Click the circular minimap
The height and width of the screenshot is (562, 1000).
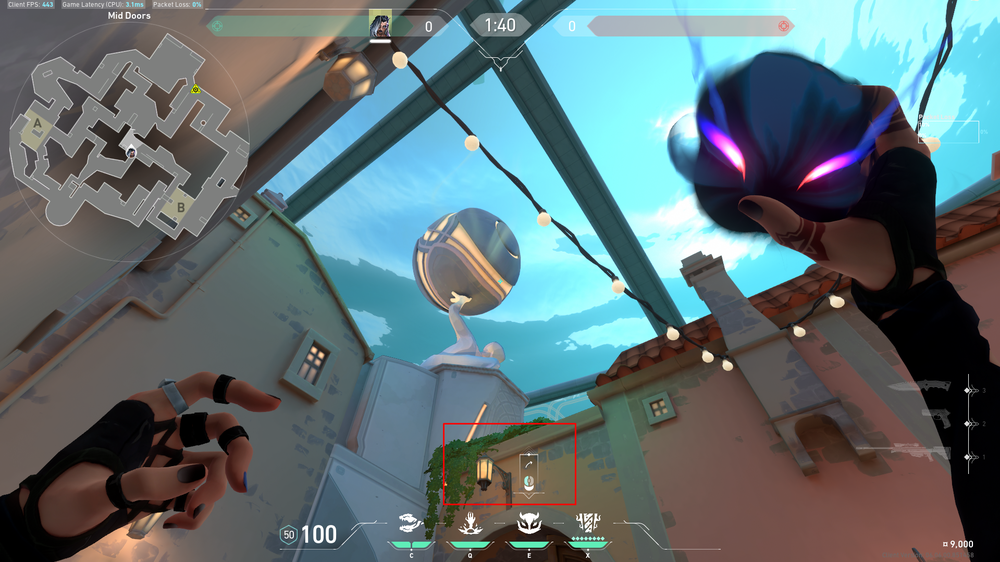point(128,142)
